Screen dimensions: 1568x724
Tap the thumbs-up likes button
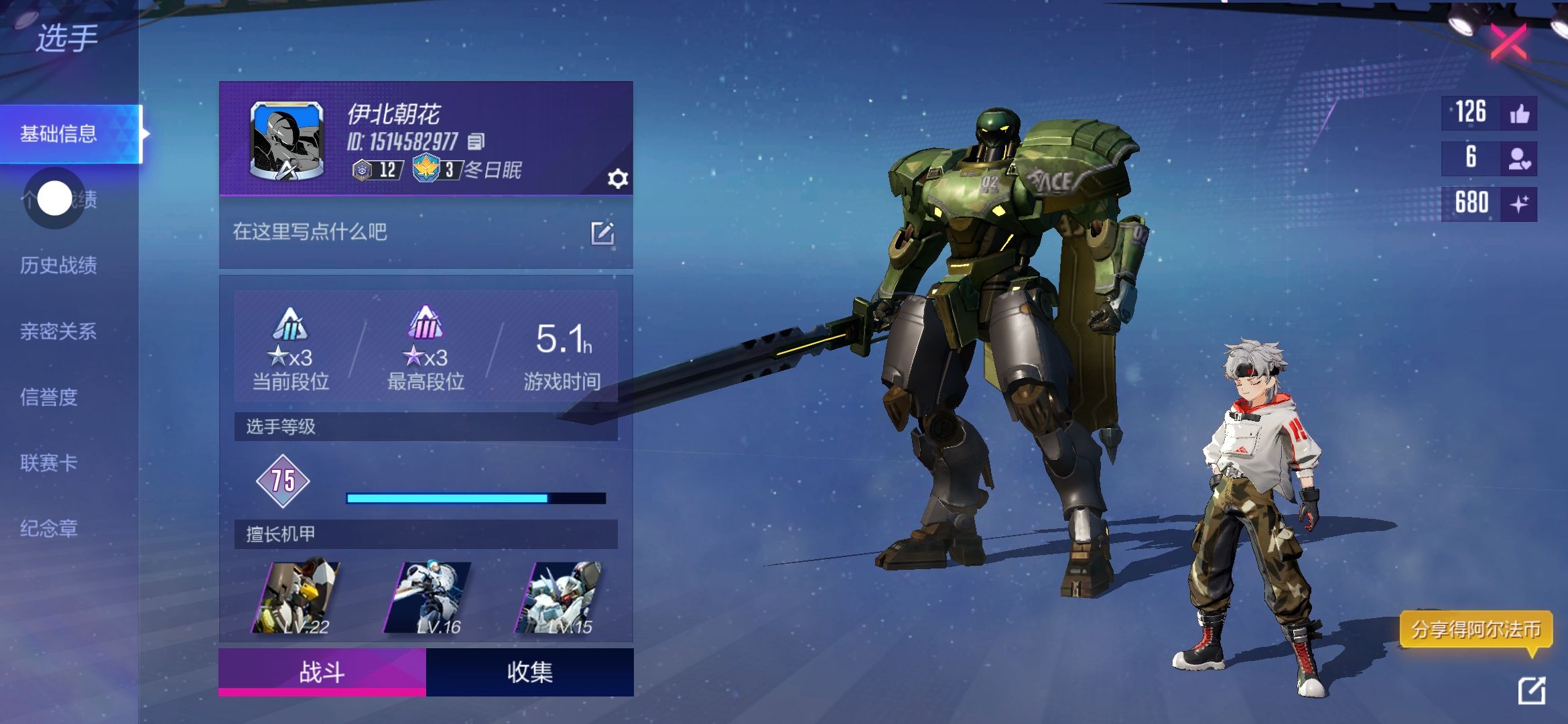1519,113
